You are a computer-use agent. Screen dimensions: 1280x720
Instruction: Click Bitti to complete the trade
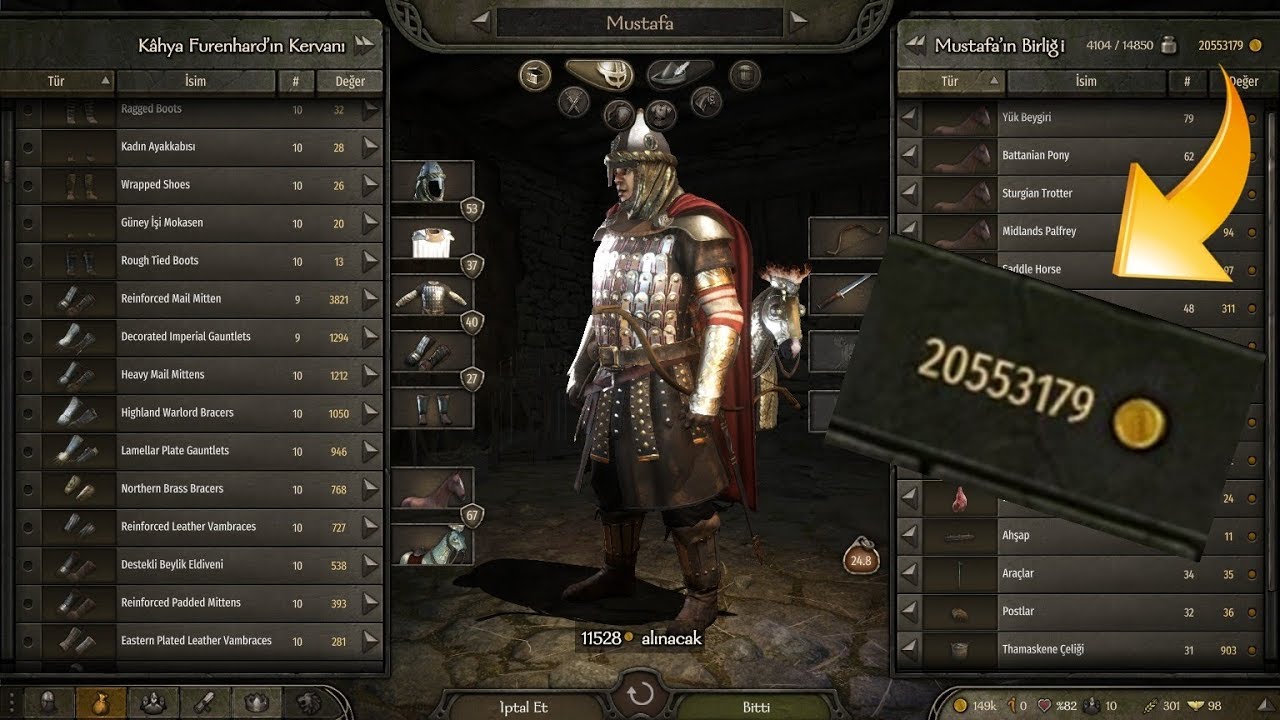(758, 707)
